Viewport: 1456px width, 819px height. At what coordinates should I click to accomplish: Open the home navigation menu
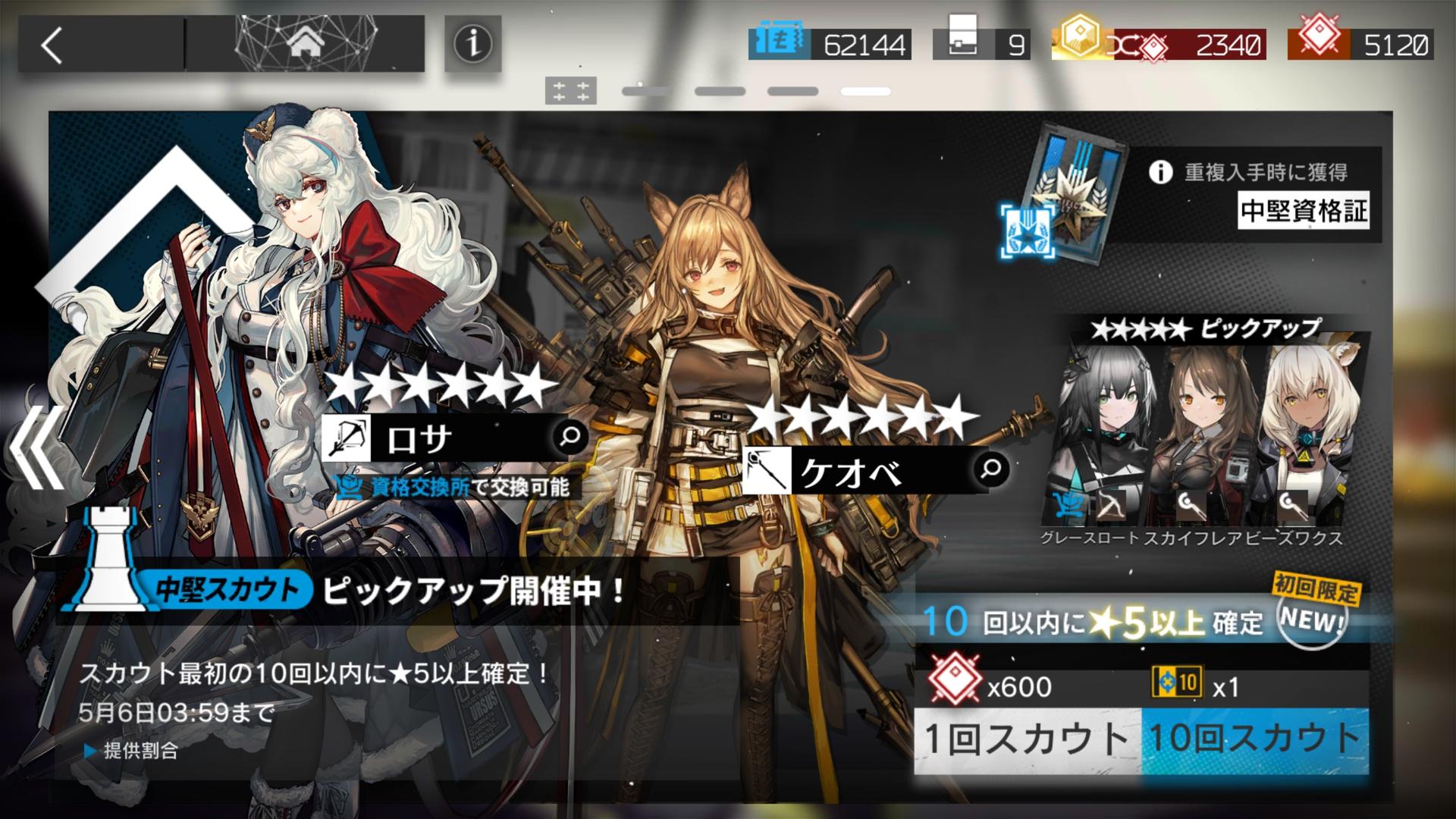tap(305, 44)
